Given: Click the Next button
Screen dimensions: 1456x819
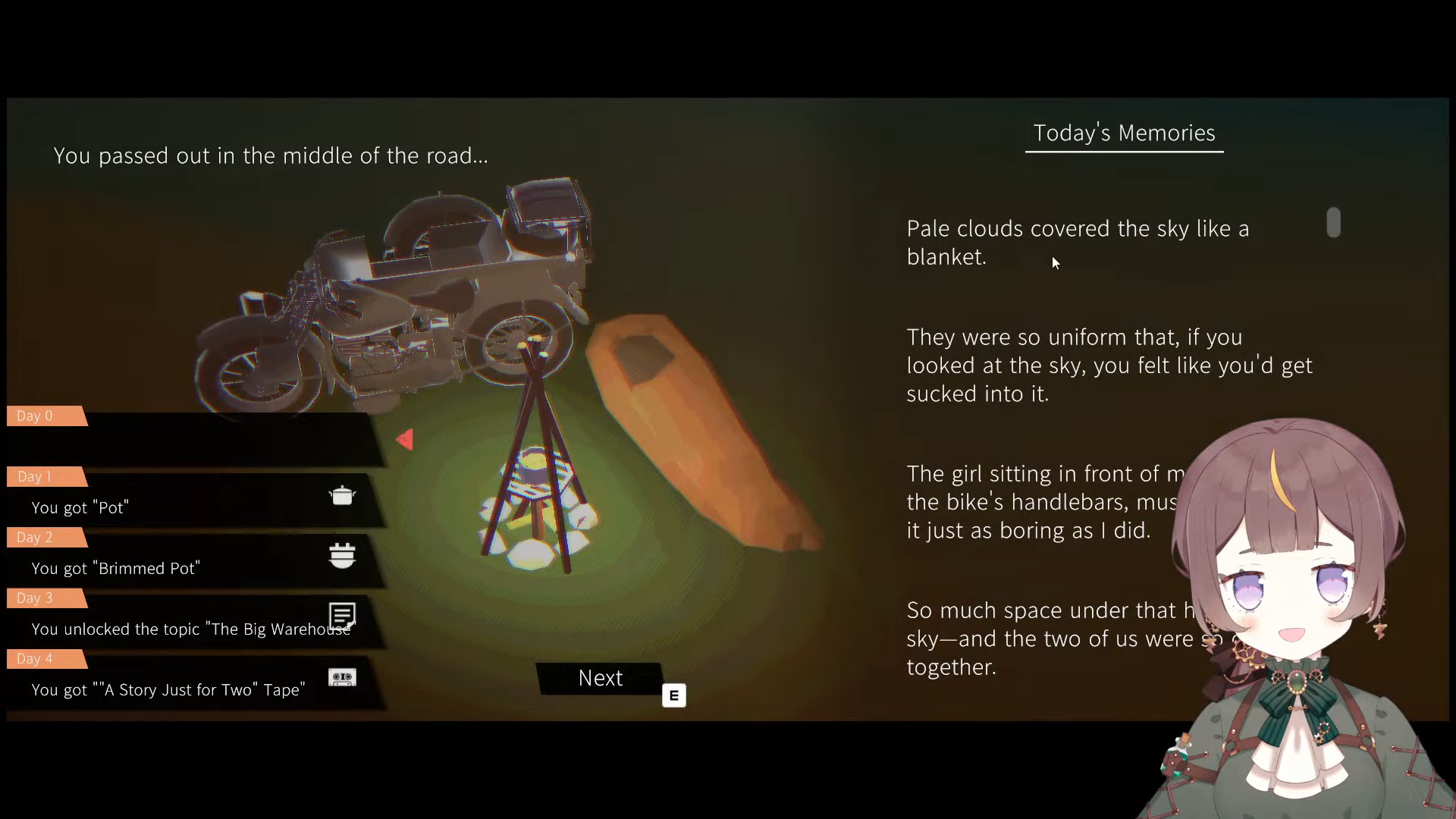Looking at the screenshot, I should pyautogui.click(x=600, y=678).
